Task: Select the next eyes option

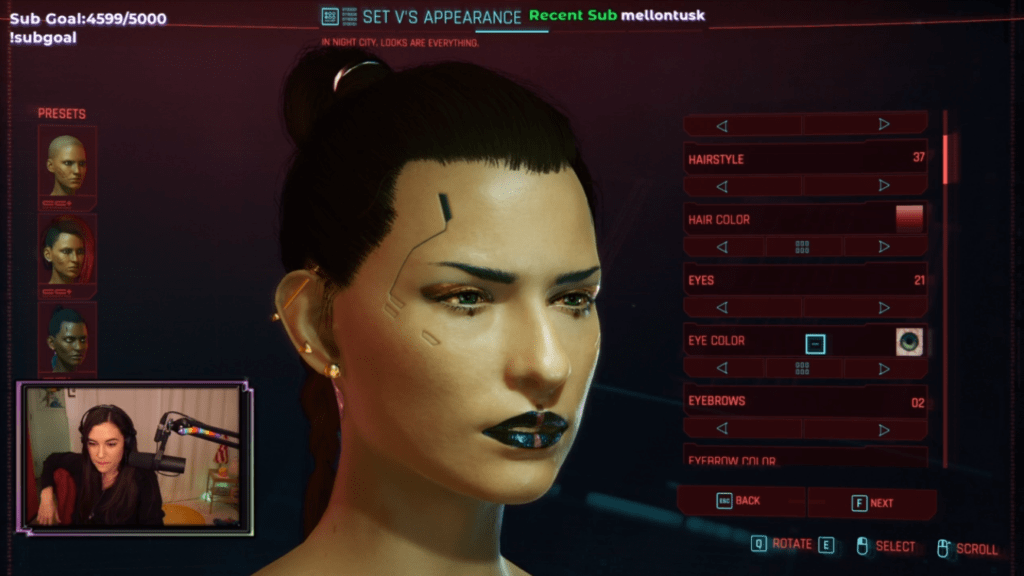Action: click(883, 308)
